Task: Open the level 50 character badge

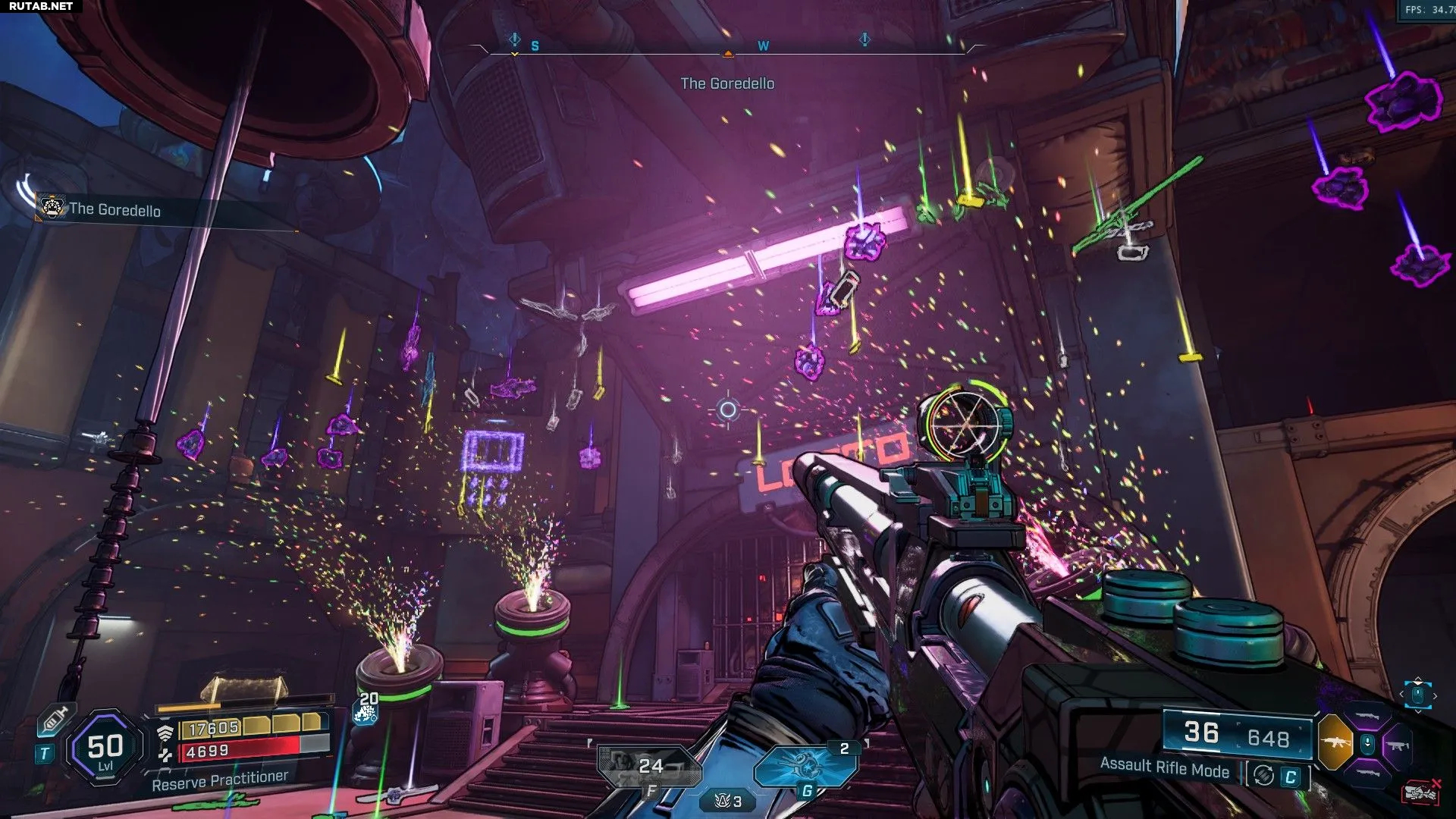Action: 105,748
